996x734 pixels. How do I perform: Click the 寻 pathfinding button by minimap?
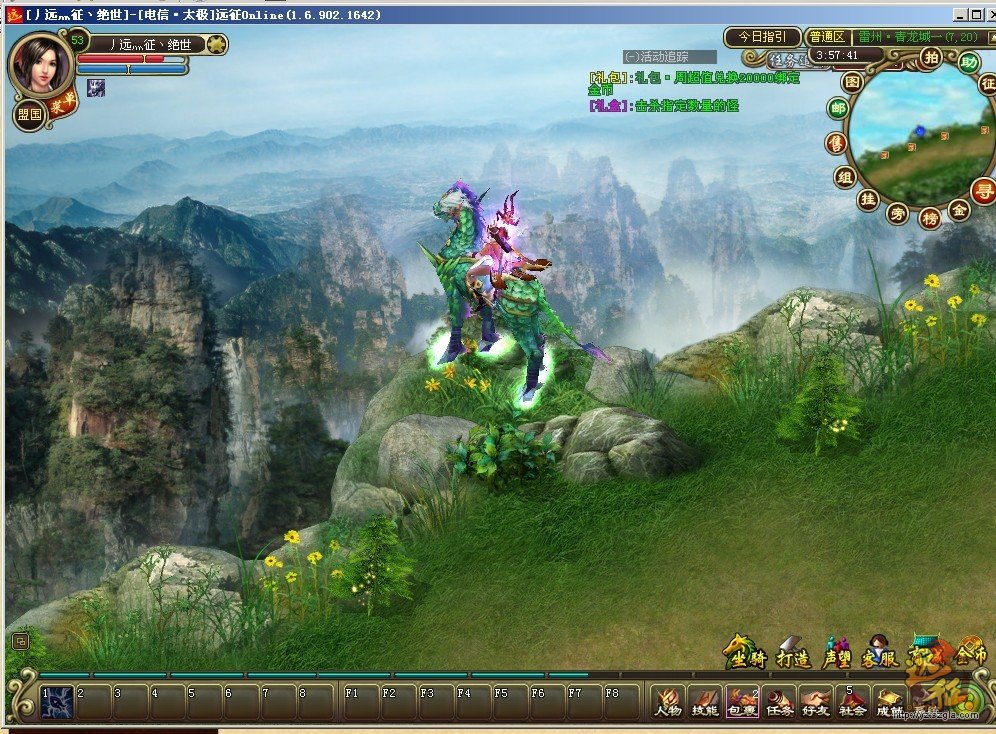click(x=984, y=189)
